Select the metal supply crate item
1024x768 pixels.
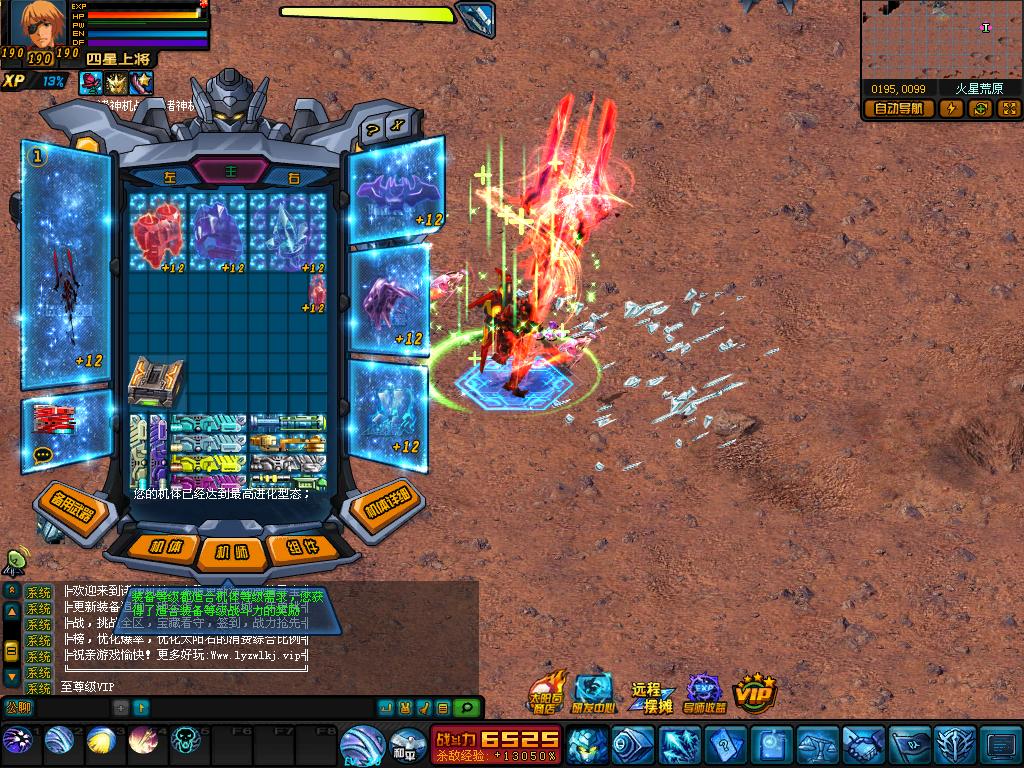[x=157, y=382]
